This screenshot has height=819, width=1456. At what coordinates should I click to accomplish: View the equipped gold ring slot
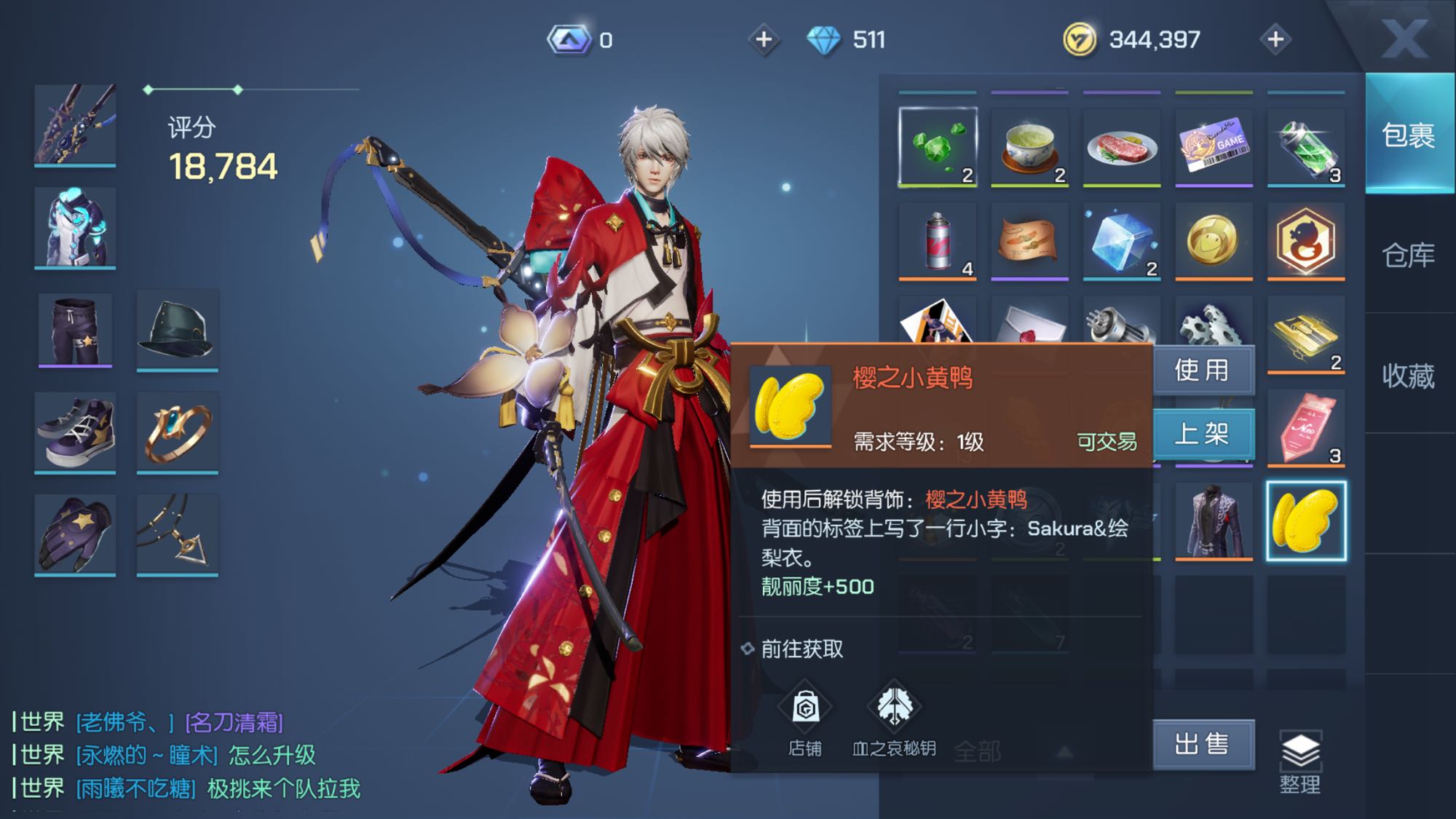tap(178, 432)
